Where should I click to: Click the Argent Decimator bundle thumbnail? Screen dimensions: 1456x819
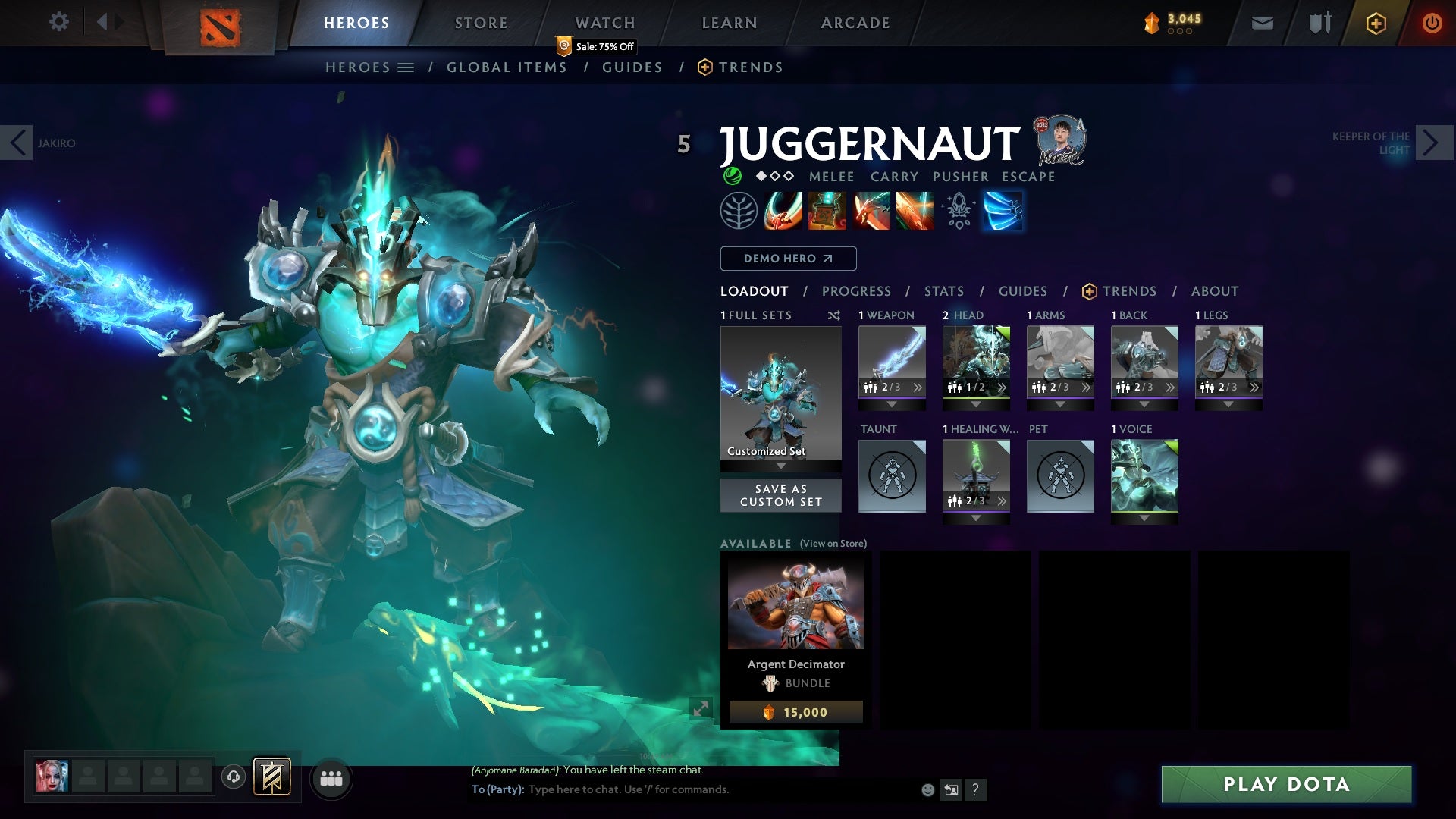(x=795, y=603)
